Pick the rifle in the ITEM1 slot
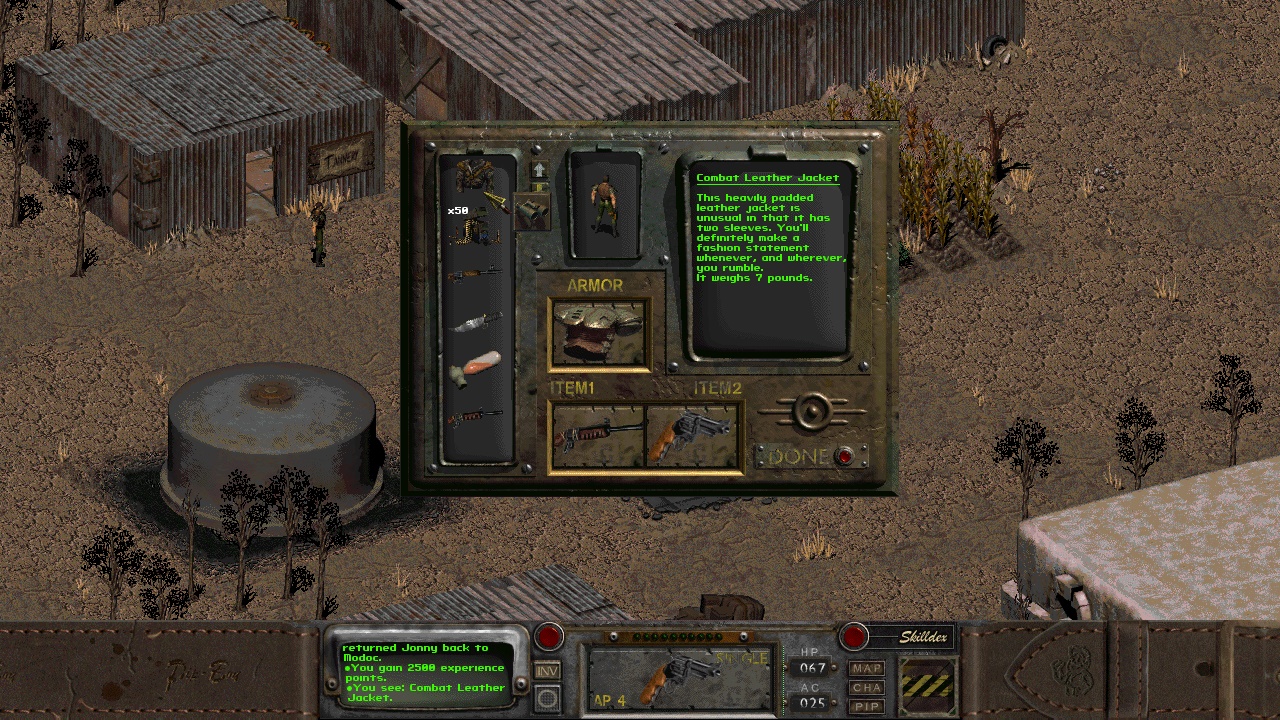 [597, 435]
